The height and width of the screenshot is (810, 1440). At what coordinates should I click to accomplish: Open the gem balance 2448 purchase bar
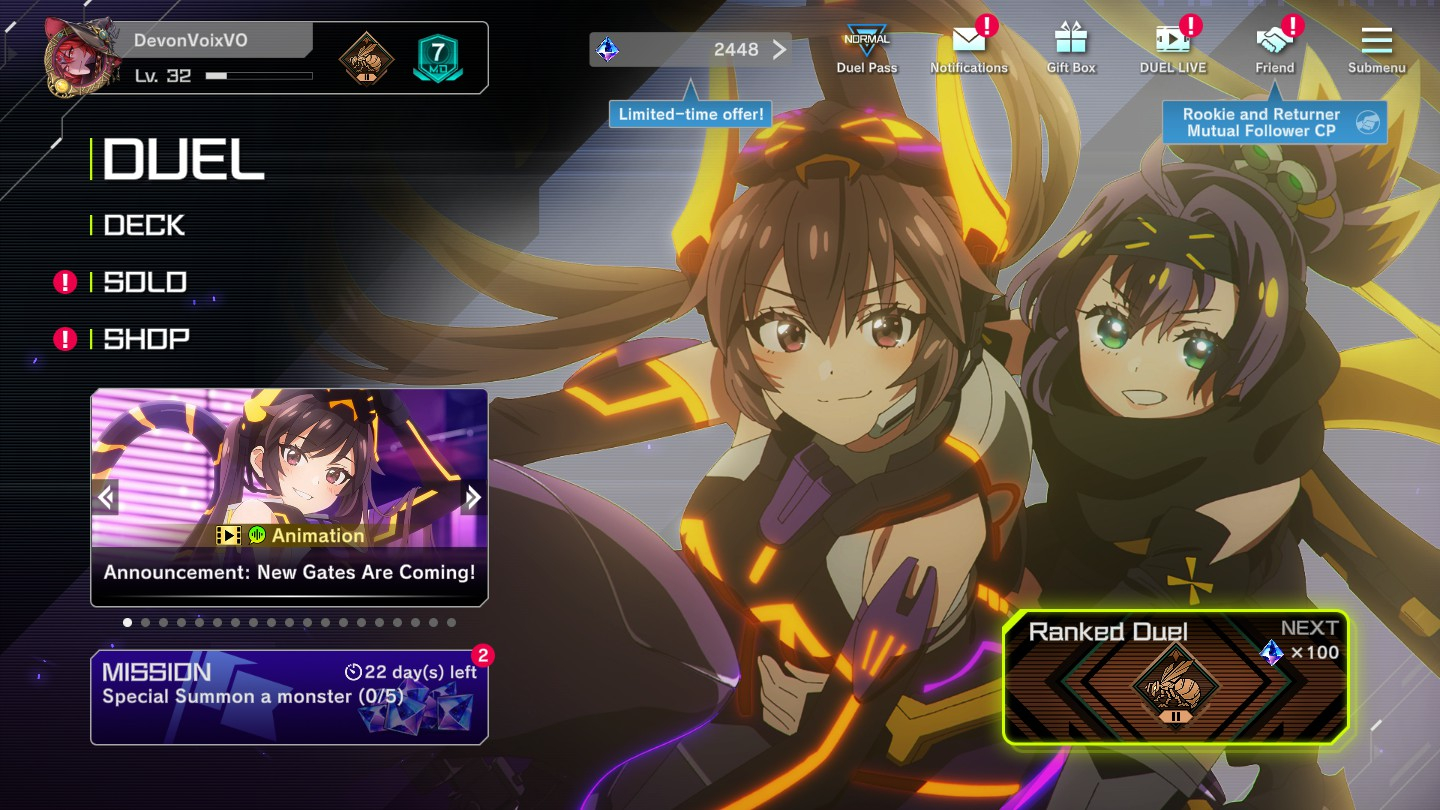click(690, 50)
